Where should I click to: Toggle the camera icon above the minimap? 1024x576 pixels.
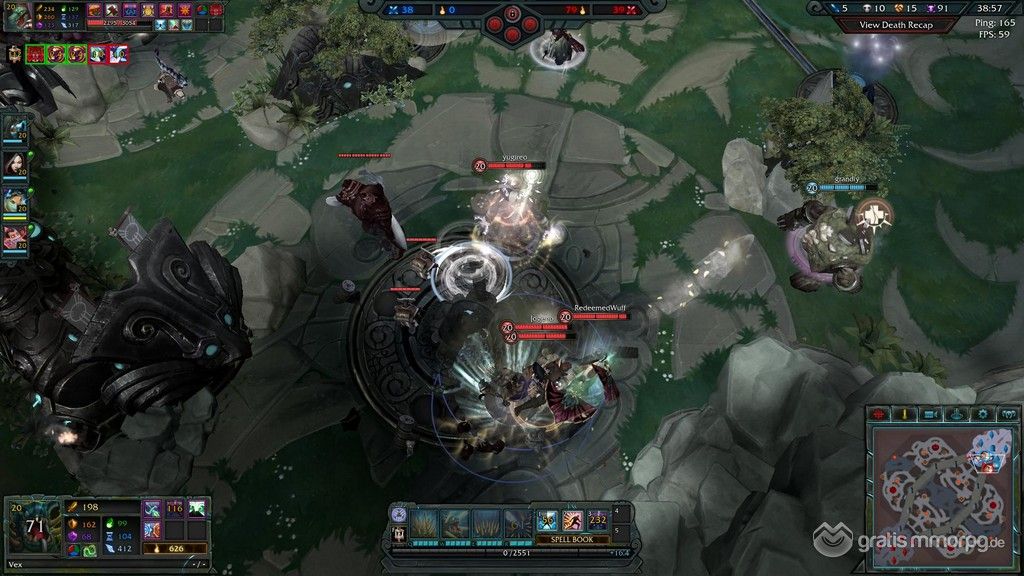point(930,414)
